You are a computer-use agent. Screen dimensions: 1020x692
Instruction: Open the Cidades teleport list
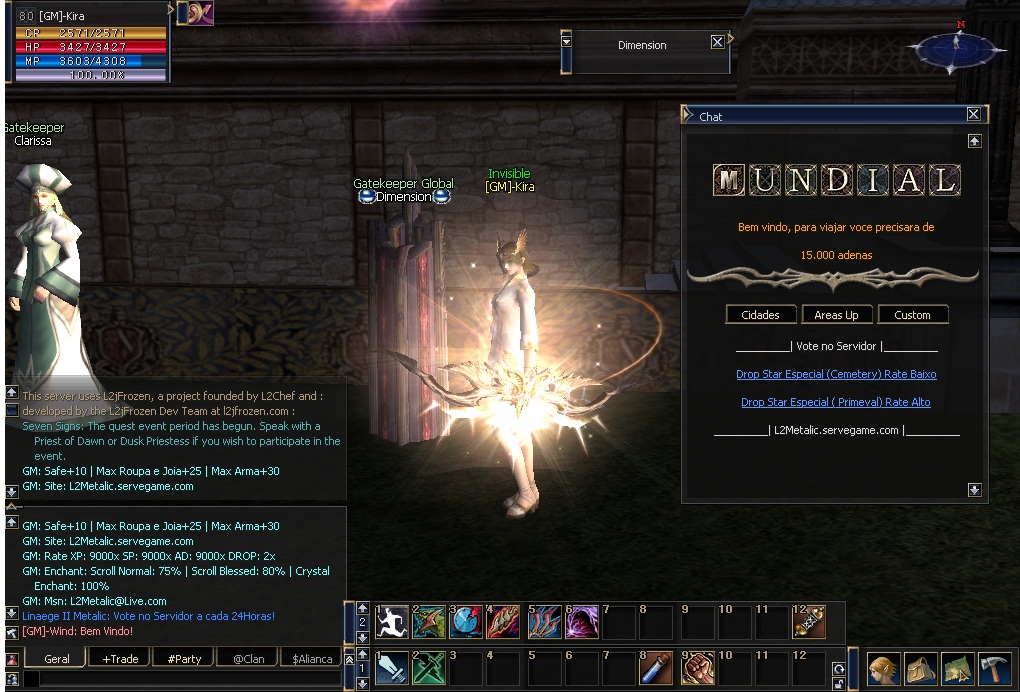coord(760,315)
